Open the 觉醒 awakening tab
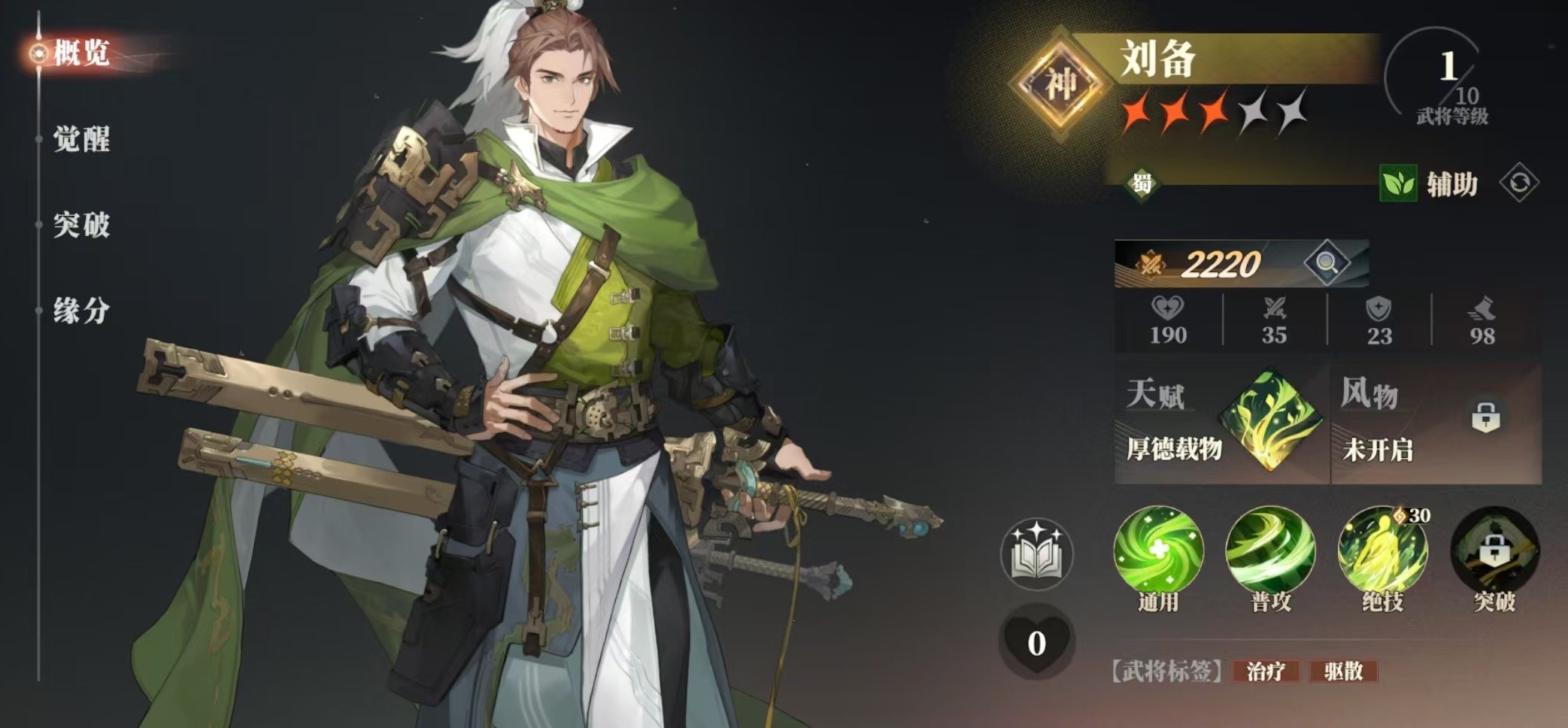 click(x=81, y=139)
